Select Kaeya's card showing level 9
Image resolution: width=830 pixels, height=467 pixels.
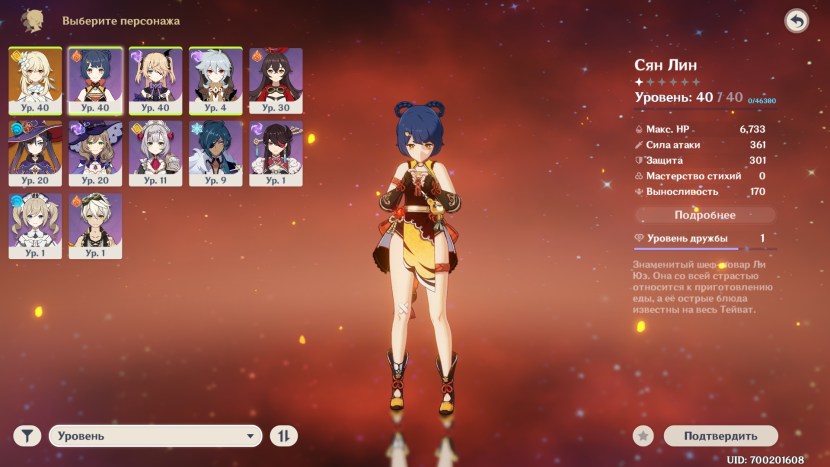tap(215, 151)
